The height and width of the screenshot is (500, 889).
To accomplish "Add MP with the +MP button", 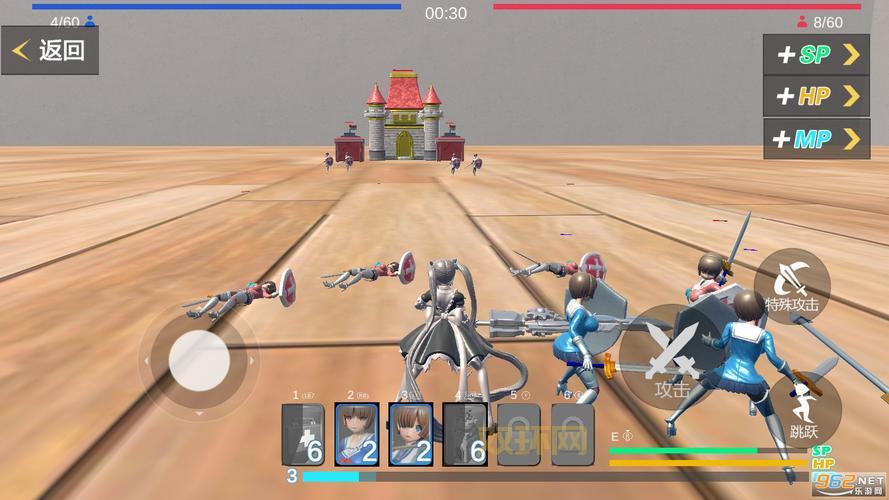I will click(x=816, y=139).
